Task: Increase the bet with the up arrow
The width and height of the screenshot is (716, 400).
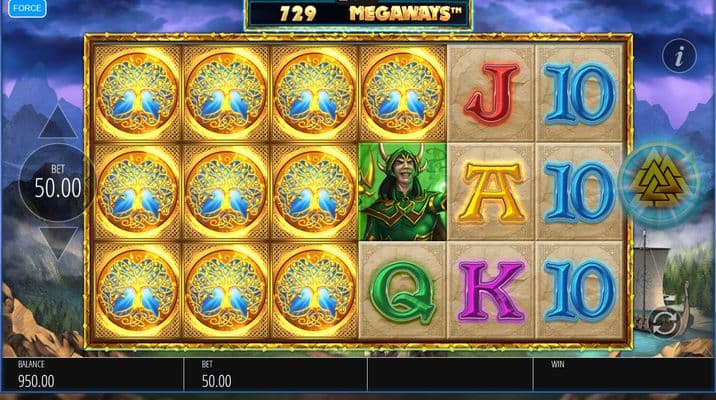Action: [x=58, y=123]
